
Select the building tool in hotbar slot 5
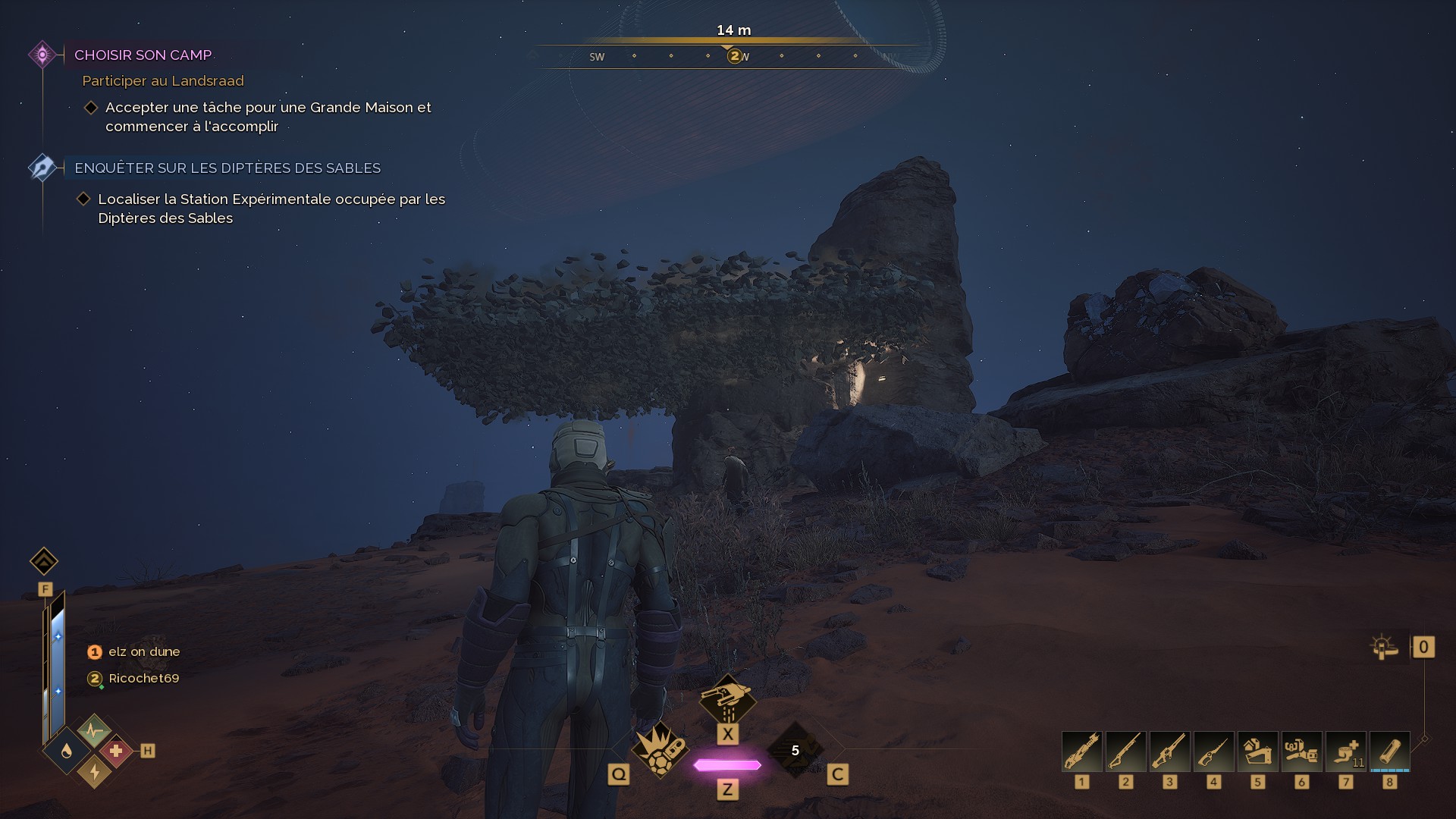(x=1257, y=752)
